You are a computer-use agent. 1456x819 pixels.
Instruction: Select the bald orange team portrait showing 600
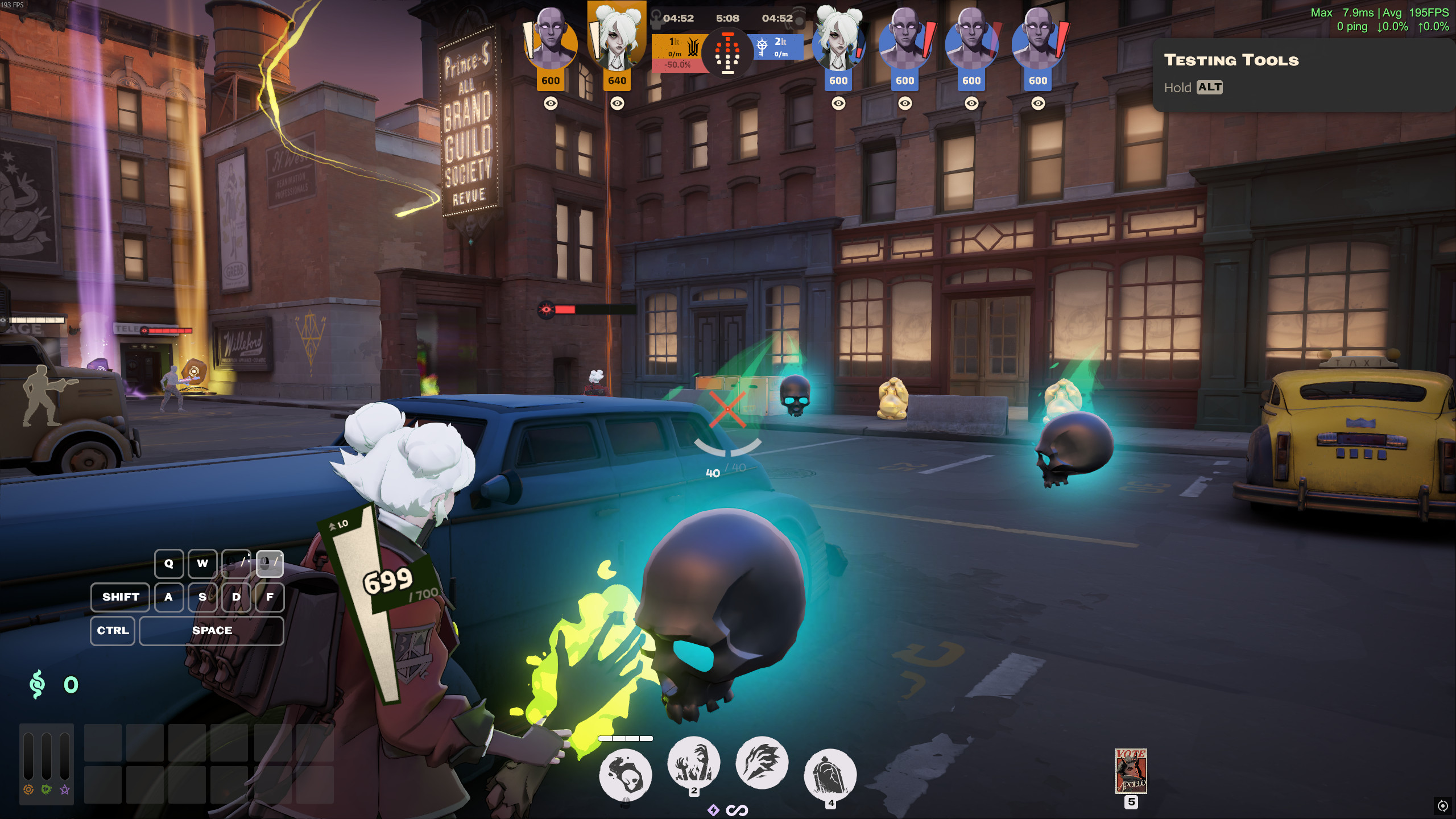550,43
